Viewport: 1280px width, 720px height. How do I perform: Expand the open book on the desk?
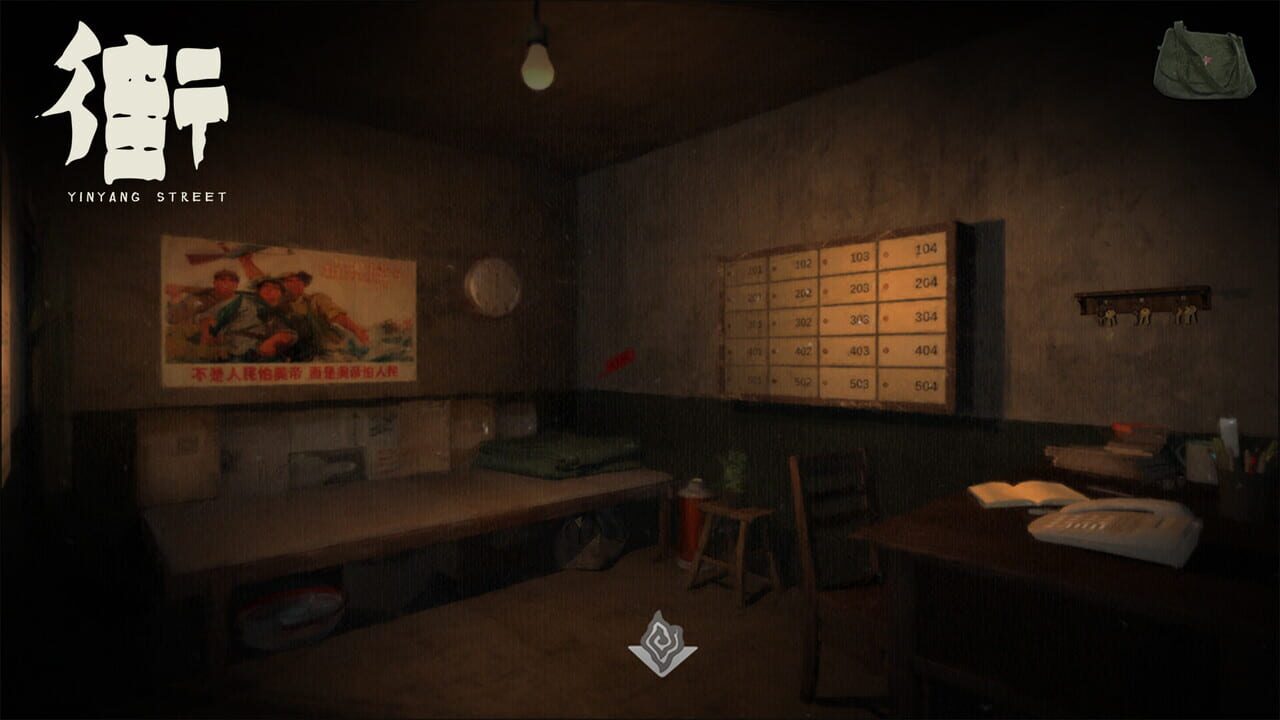1022,492
